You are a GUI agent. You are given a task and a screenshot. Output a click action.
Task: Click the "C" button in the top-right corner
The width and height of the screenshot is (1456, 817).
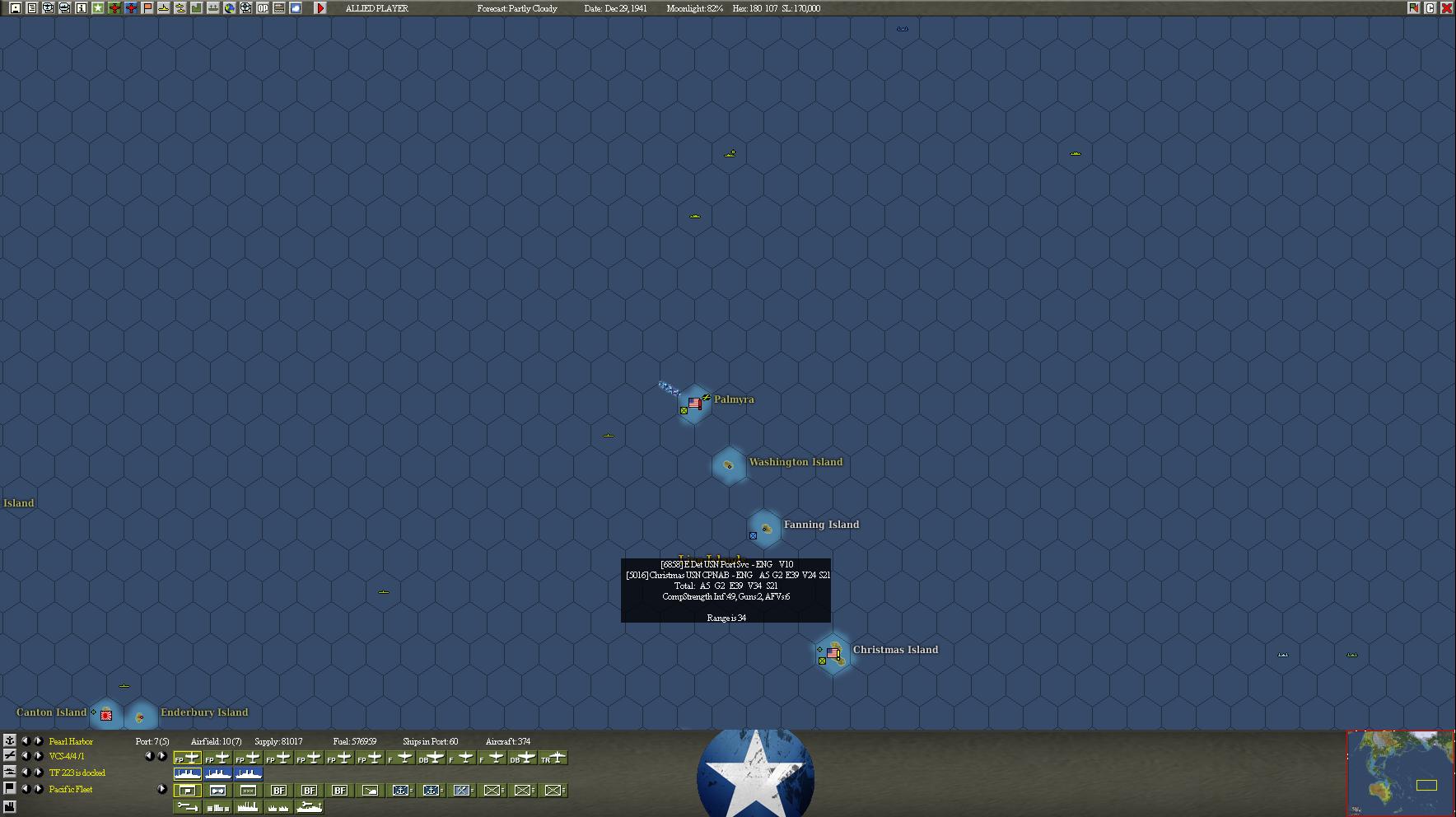[x=1430, y=8]
